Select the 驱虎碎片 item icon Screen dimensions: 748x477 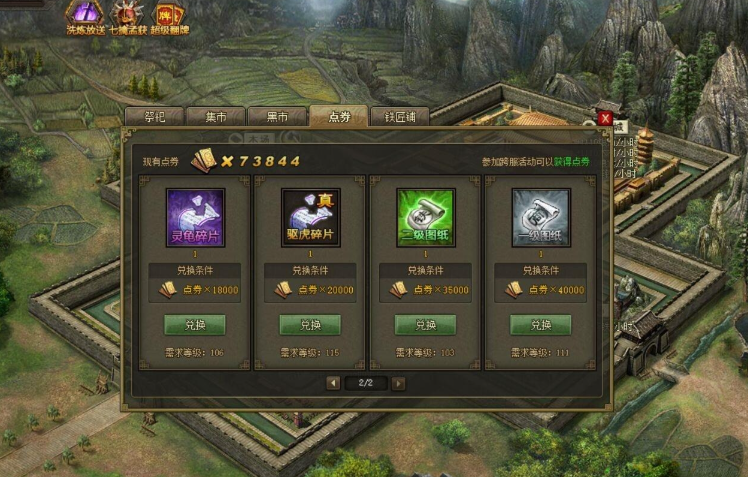pos(310,218)
